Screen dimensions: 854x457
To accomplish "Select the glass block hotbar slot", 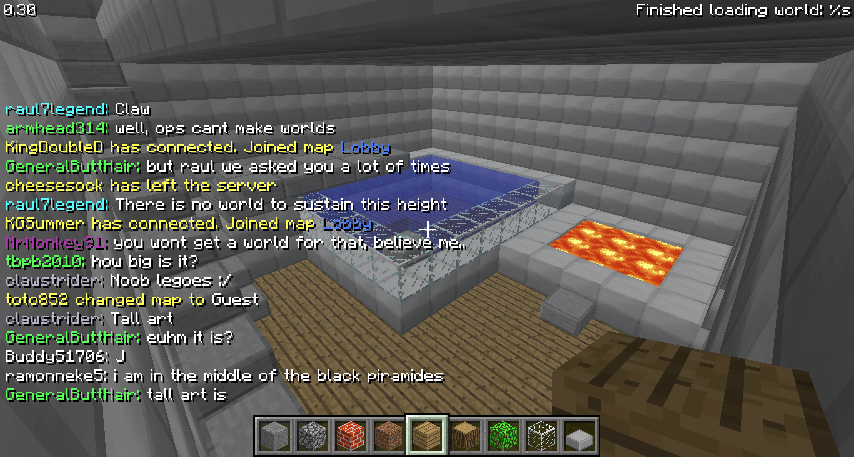I will click(540, 437).
